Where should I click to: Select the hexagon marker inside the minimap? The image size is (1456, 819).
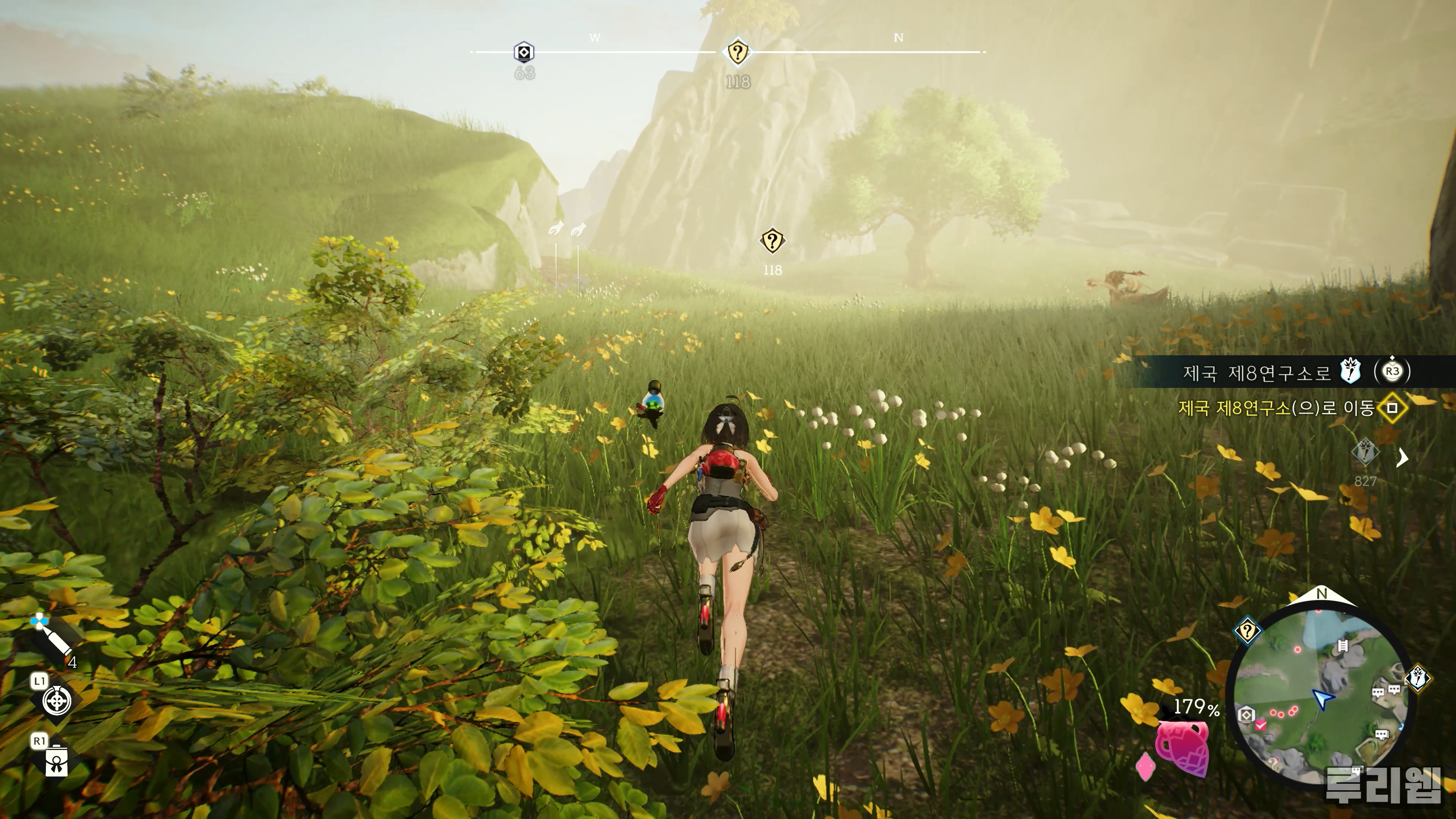[1246, 715]
